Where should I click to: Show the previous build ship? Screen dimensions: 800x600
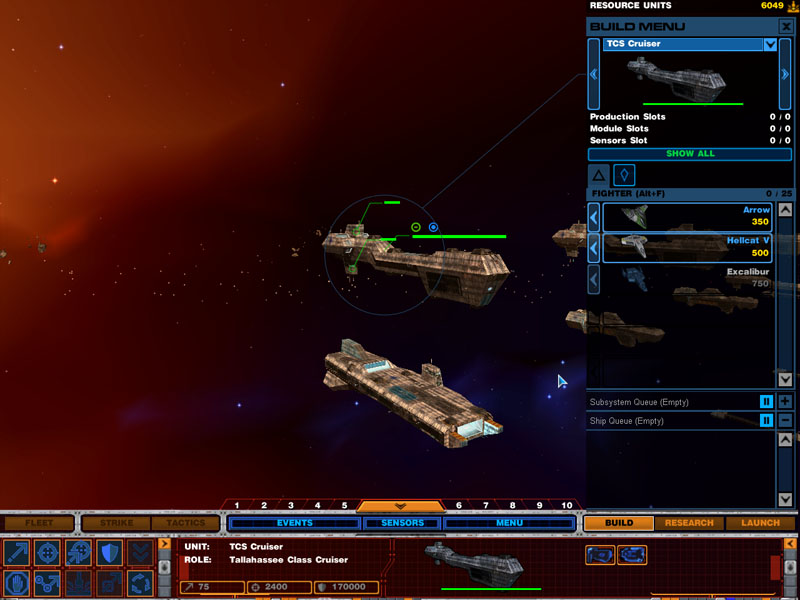click(x=594, y=74)
